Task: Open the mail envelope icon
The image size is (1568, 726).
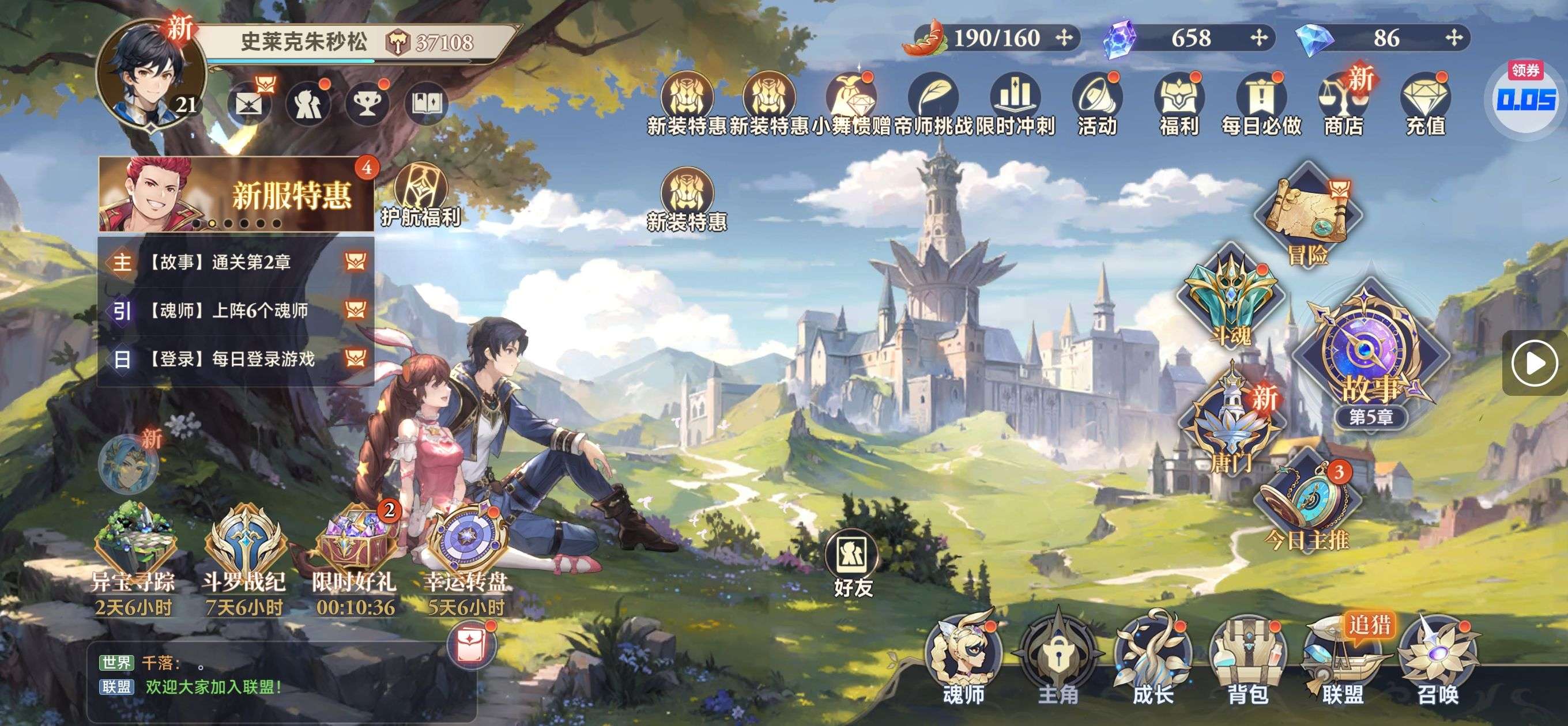Action: [x=249, y=104]
